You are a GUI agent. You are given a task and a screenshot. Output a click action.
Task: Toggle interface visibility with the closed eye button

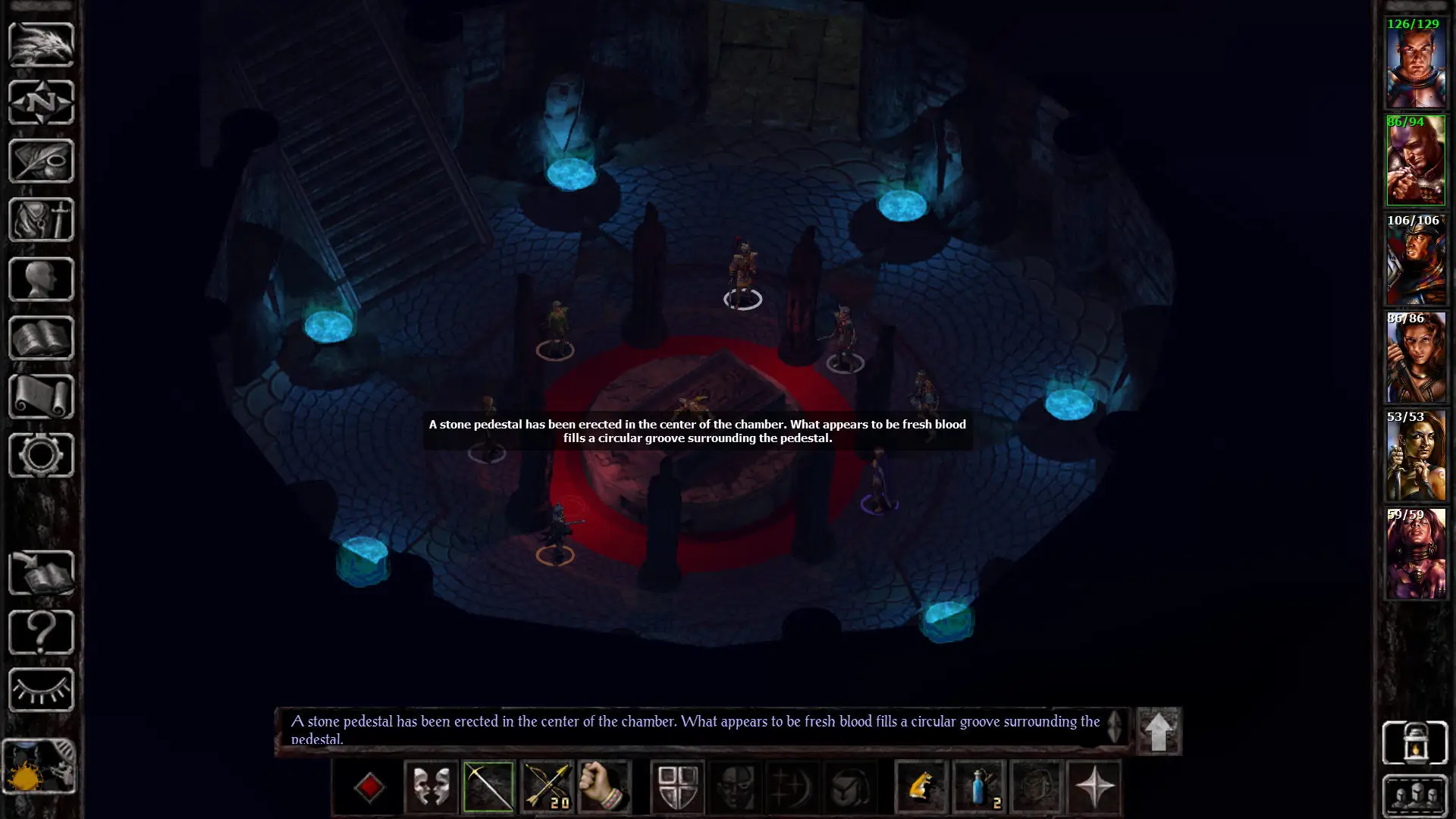click(41, 689)
